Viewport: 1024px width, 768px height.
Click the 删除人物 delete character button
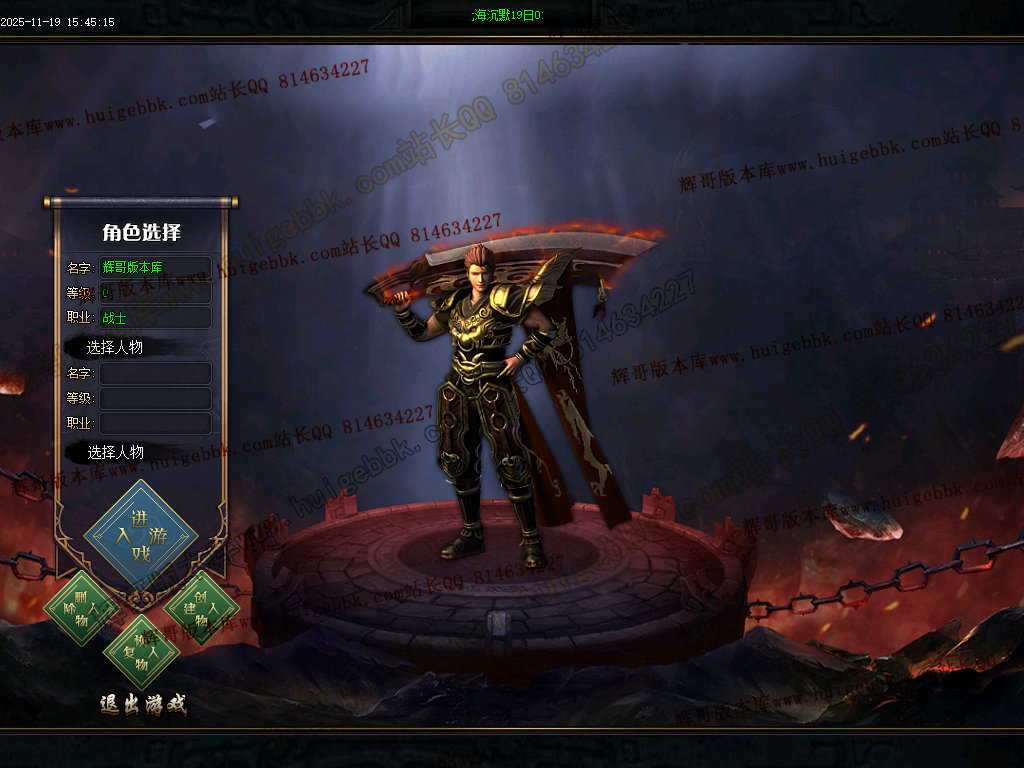(81, 606)
